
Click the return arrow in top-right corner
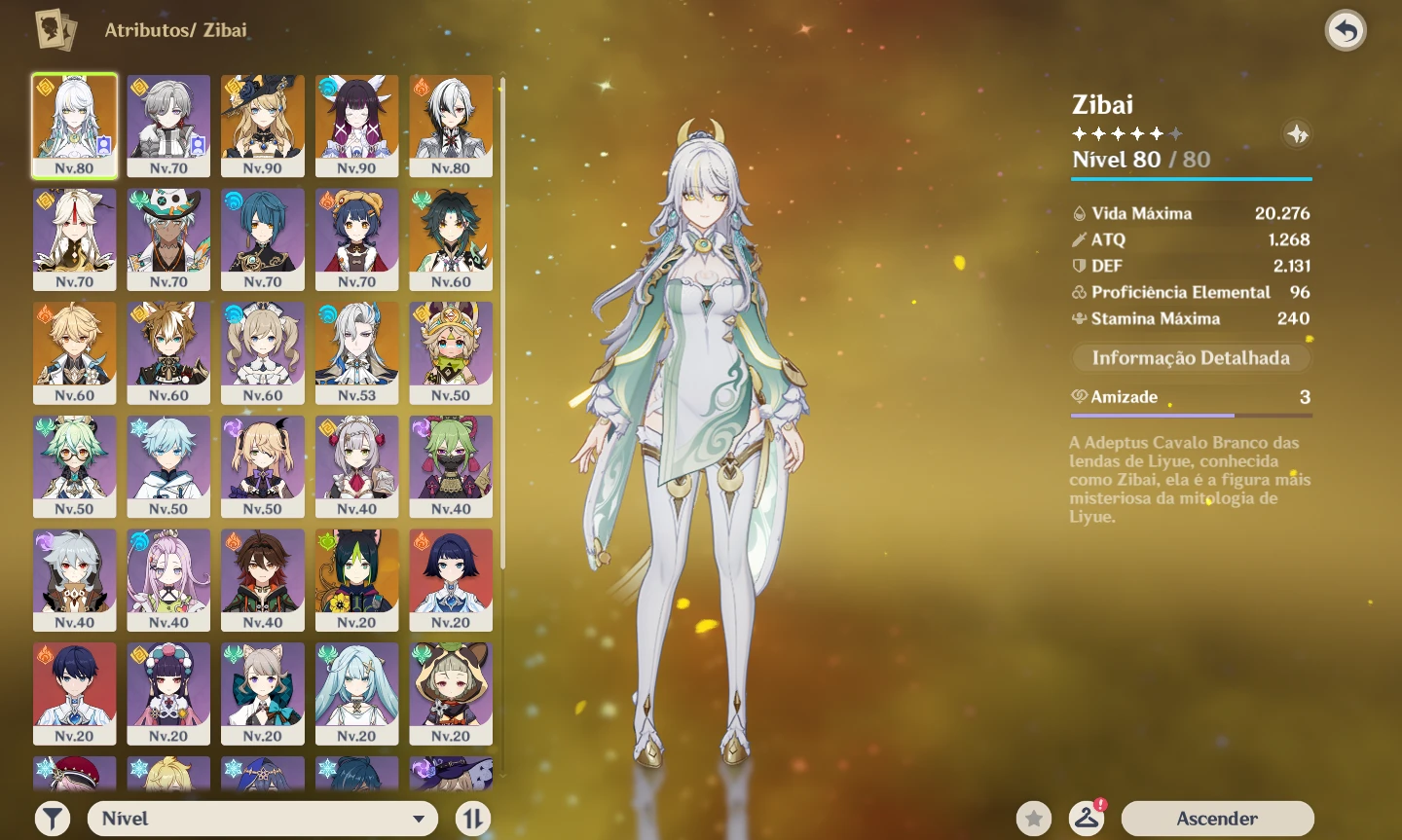tap(1346, 30)
